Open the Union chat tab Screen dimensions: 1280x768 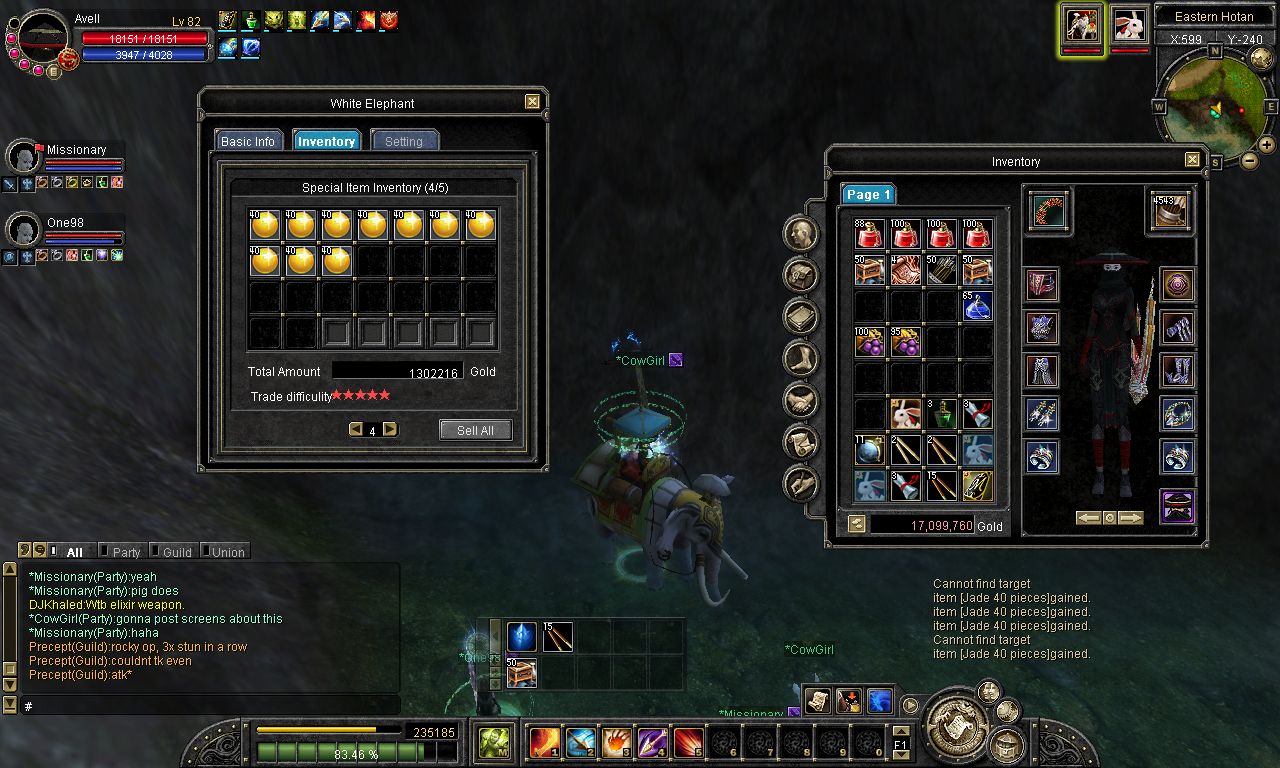point(227,552)
